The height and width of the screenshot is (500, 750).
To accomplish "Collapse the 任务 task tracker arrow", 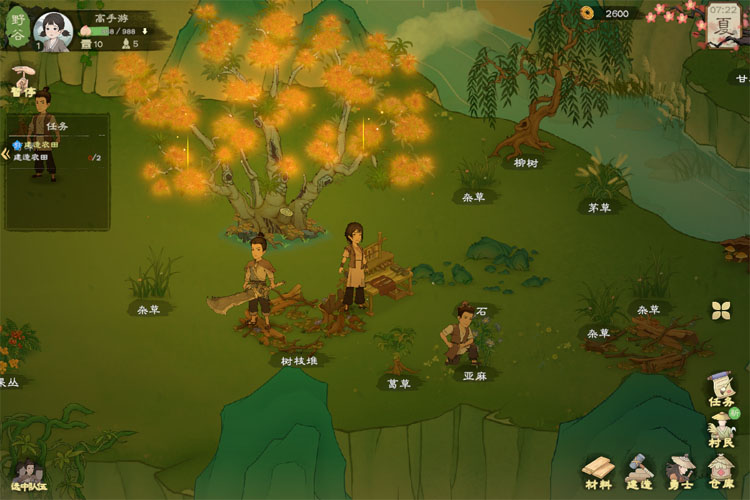I will [x=4, y=154].
